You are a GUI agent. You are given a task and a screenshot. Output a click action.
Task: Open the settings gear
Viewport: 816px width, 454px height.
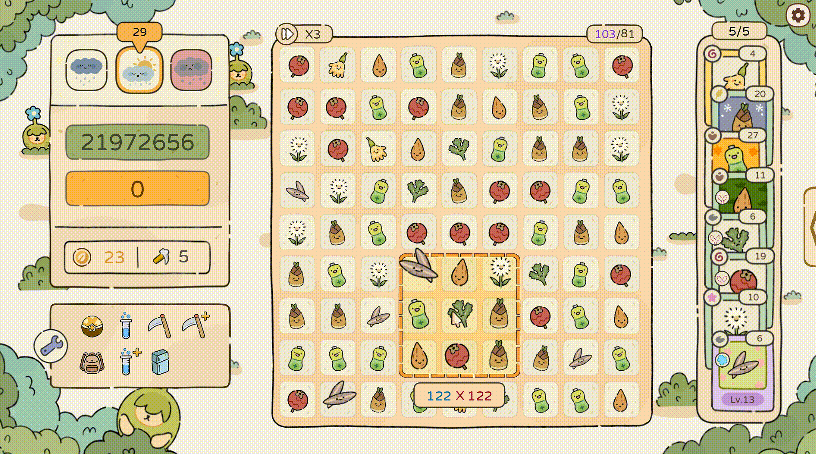tap(797, 15)
